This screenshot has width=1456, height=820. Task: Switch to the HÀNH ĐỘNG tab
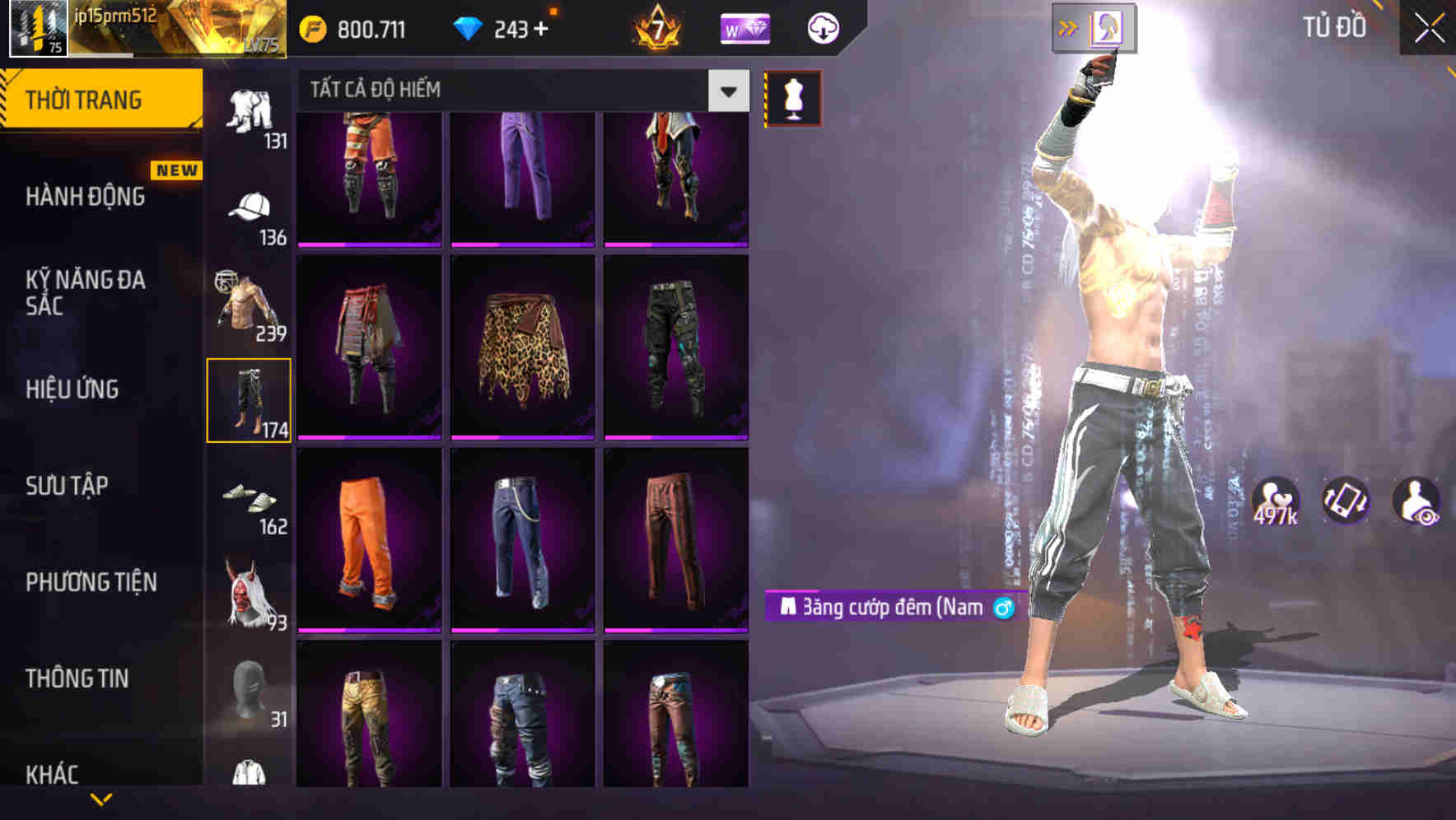85,198
